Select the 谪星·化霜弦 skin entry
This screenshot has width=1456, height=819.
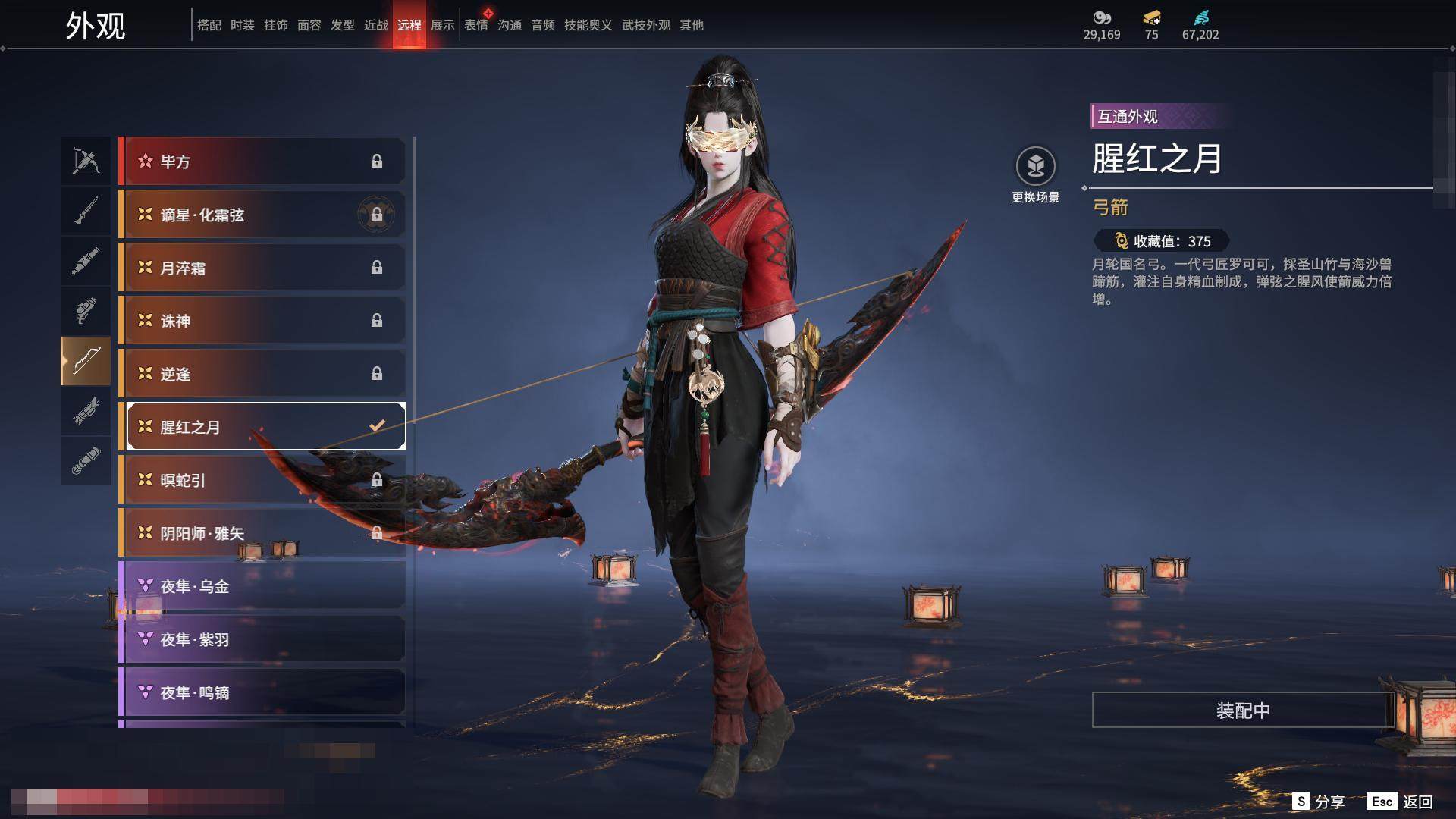(x=262, y=215)
